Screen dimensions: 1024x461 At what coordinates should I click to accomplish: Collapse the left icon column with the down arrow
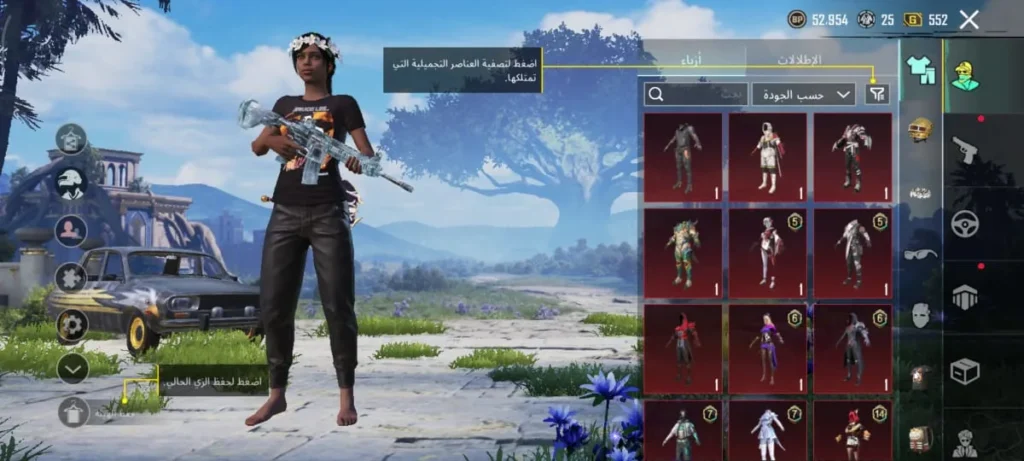pos(72,369)
